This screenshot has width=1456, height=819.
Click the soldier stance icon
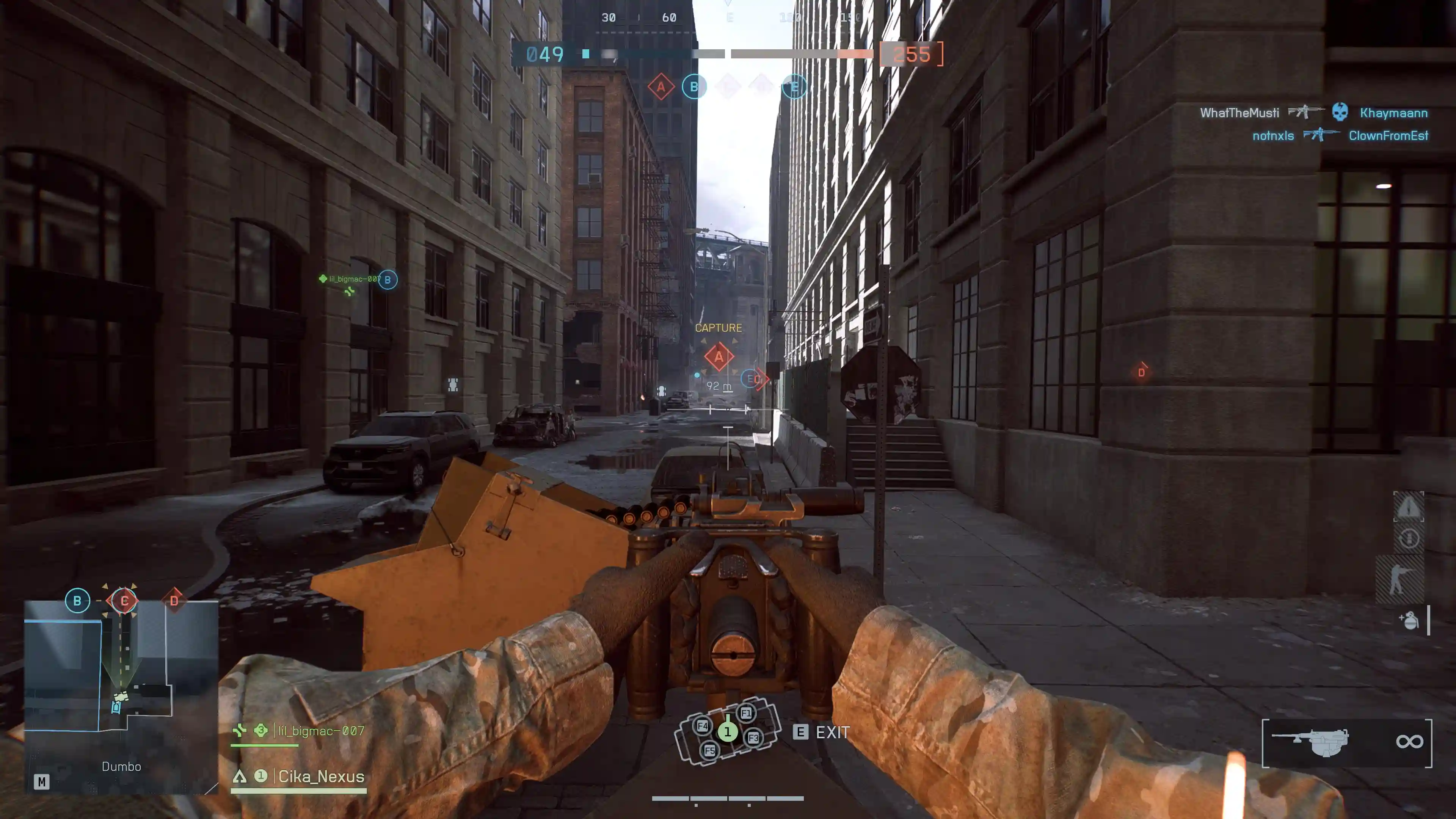[x=1400, y=579]
